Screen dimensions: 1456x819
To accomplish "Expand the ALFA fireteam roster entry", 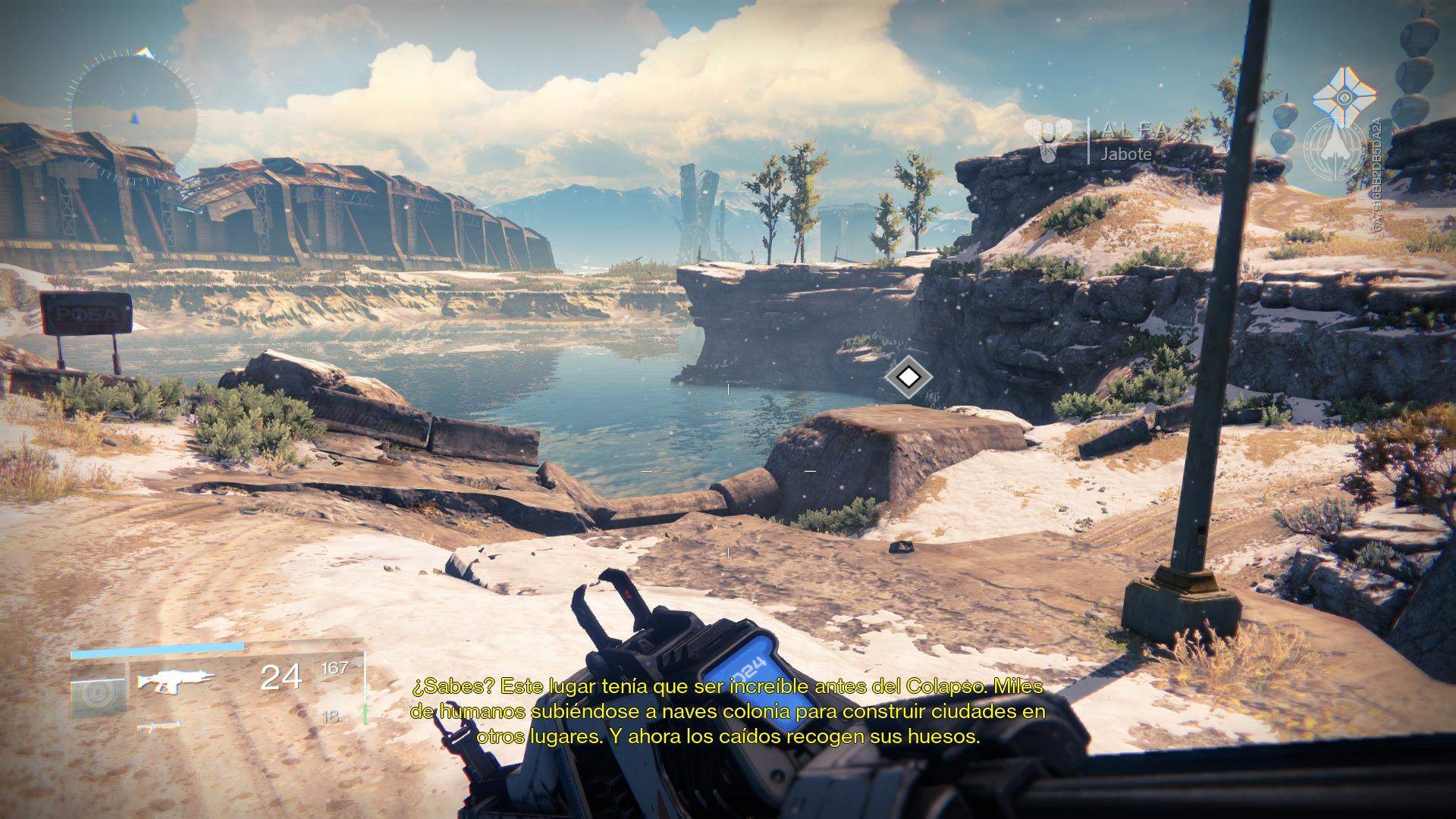I will pyautogui.click(x=1135, y=129).
